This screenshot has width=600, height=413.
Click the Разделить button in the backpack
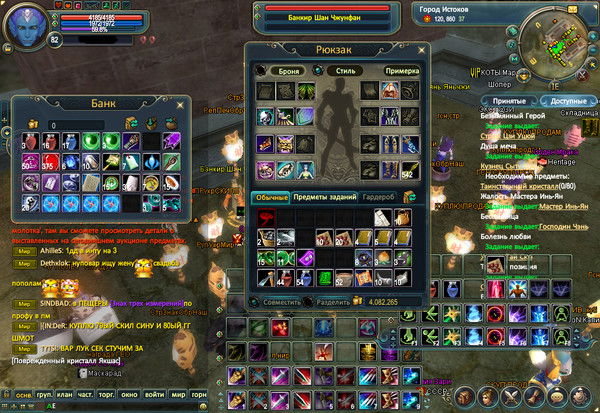[334, 300]
